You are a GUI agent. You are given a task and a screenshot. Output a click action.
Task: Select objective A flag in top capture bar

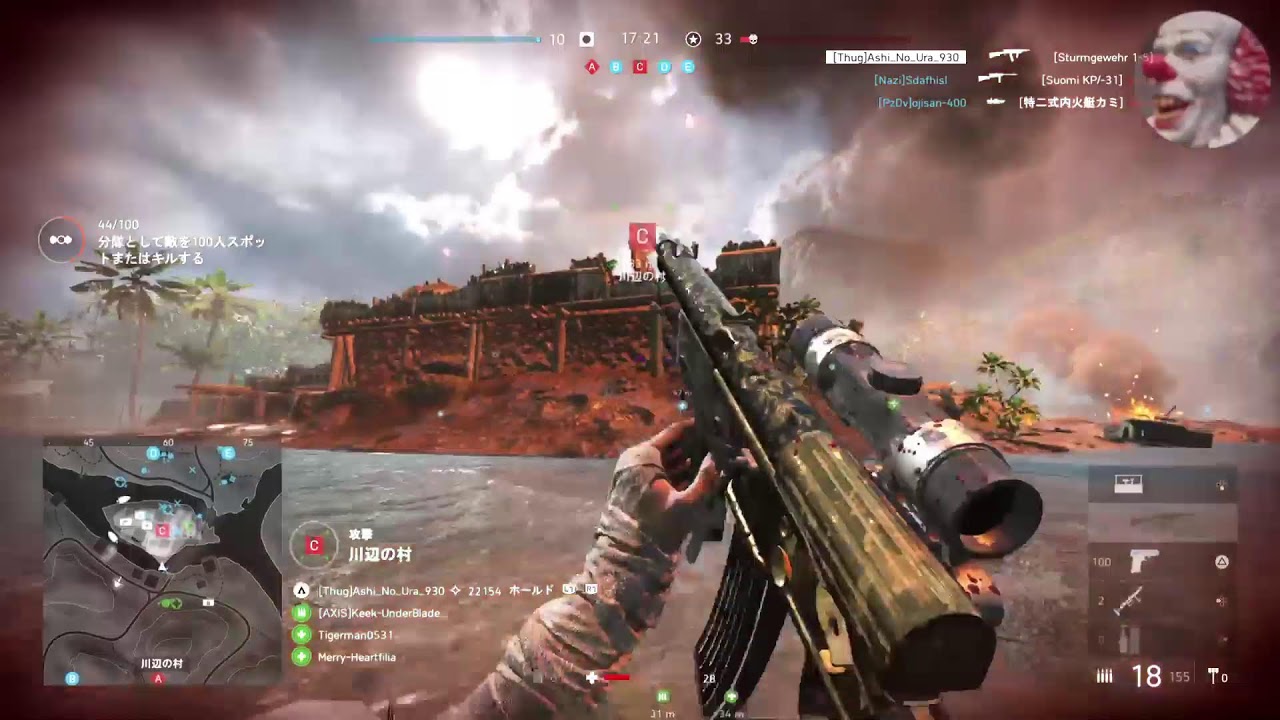point(592,67)
